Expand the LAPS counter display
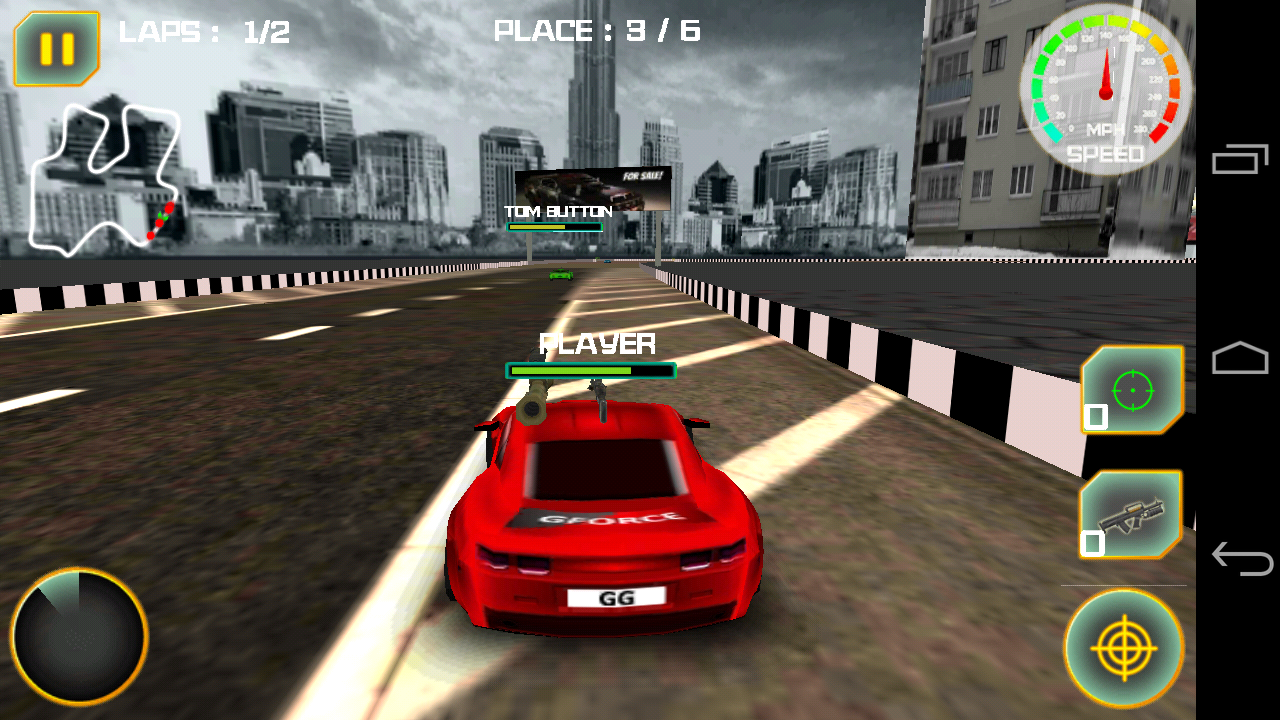 [x=205, y=31]
